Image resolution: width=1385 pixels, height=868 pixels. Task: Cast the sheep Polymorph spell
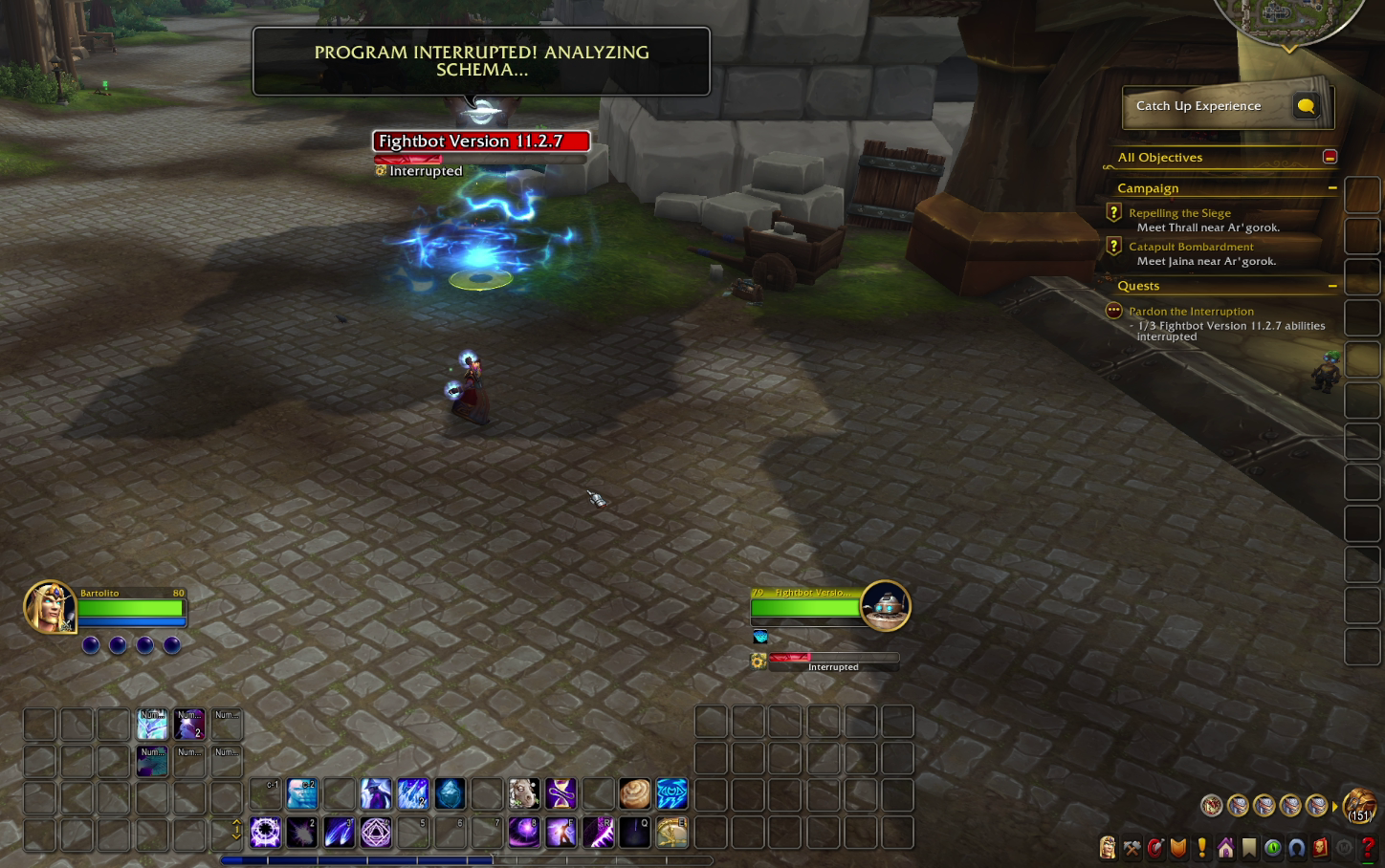[523, 793]
